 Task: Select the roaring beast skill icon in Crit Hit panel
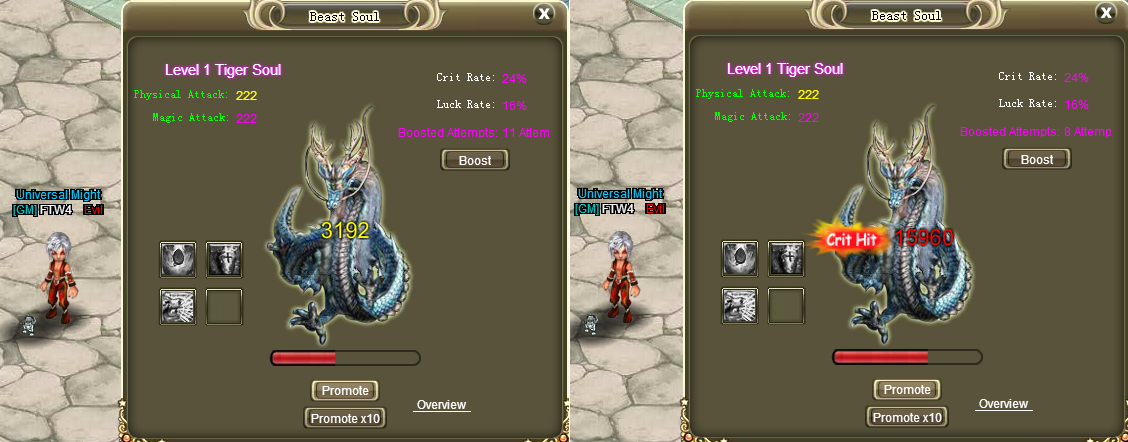(740, 306)
